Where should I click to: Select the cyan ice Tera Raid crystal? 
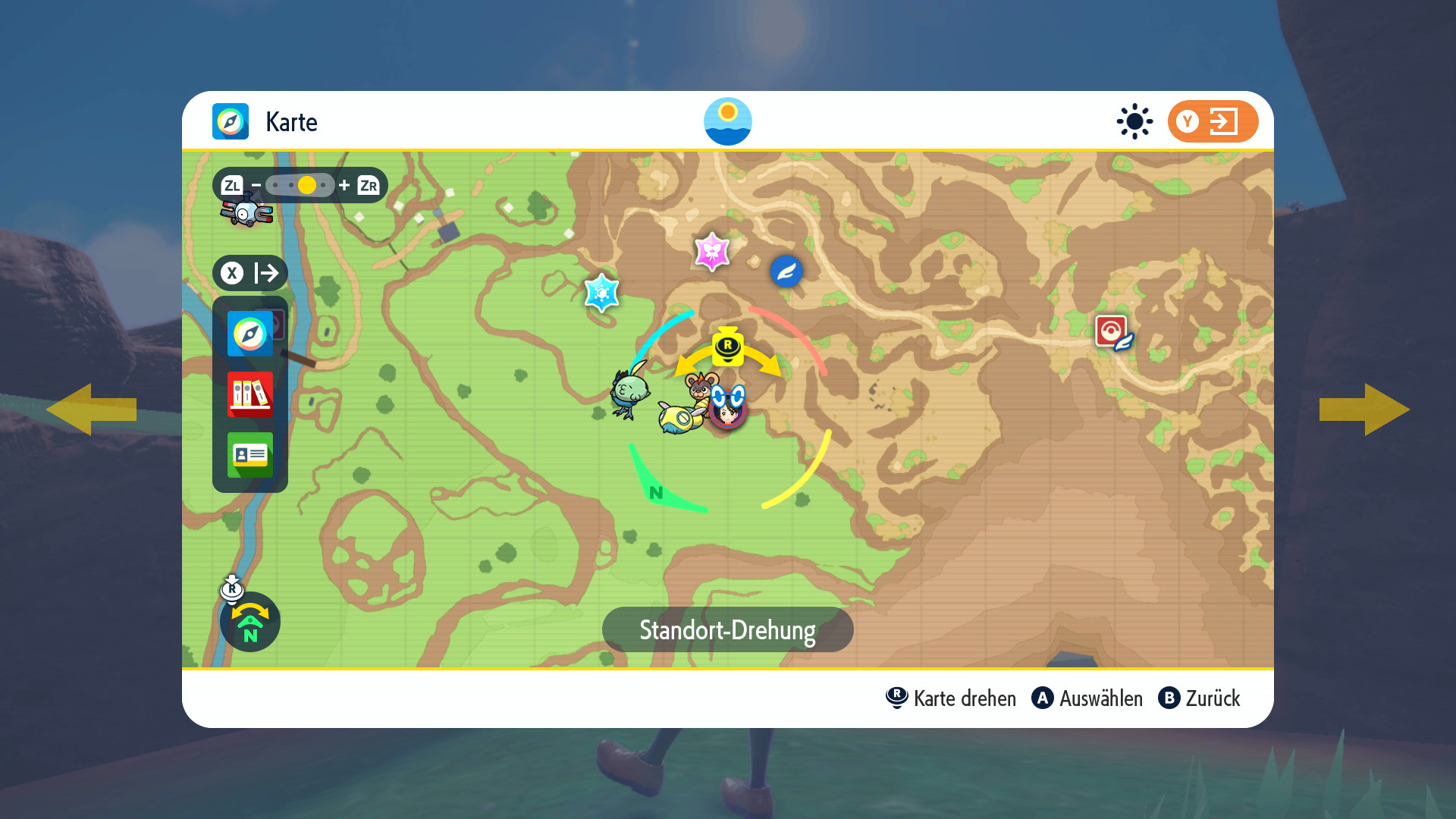tap(602, 293)
